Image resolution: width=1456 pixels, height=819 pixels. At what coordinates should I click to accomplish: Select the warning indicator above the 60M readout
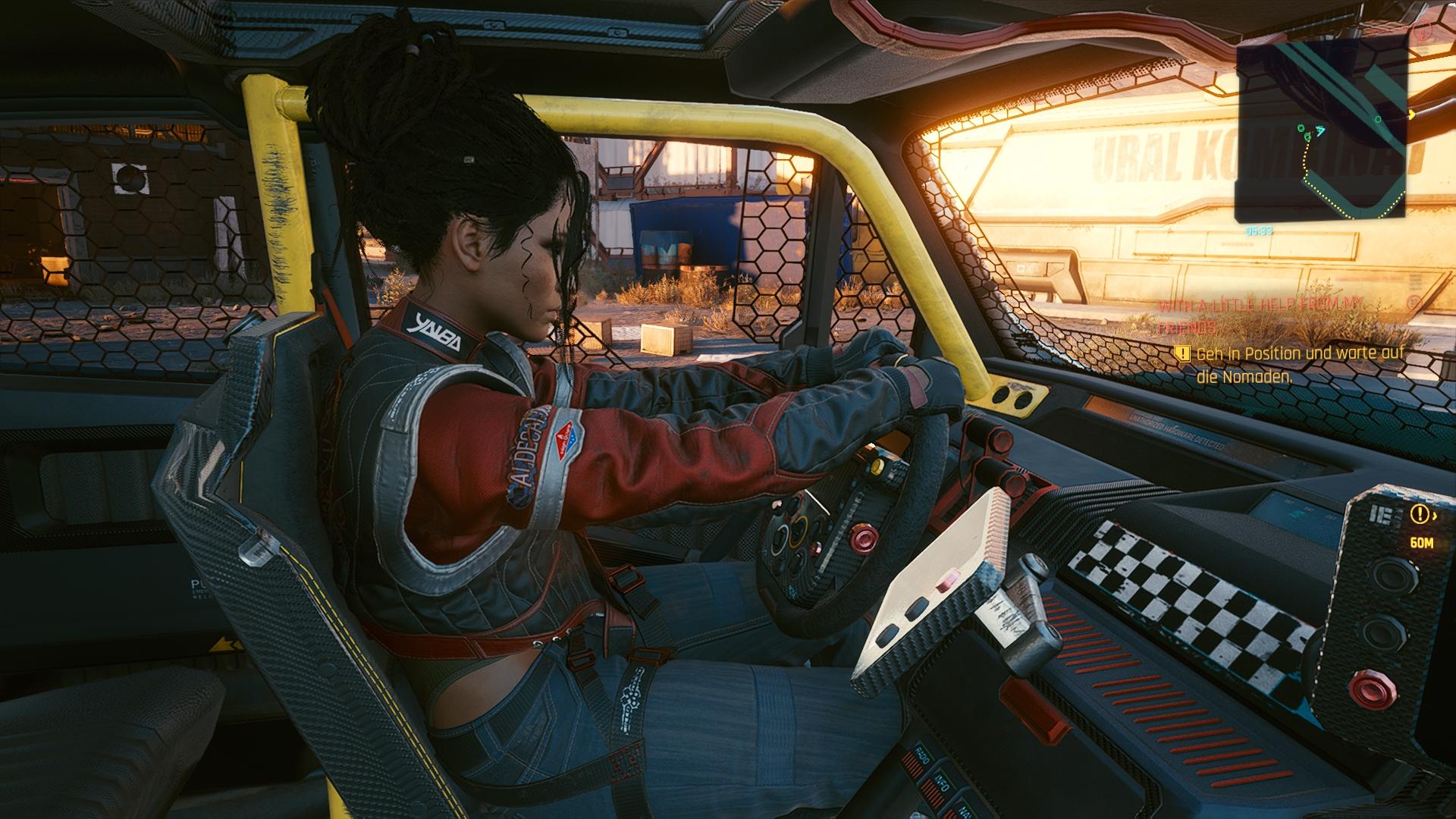click(x=1420, y=514)
